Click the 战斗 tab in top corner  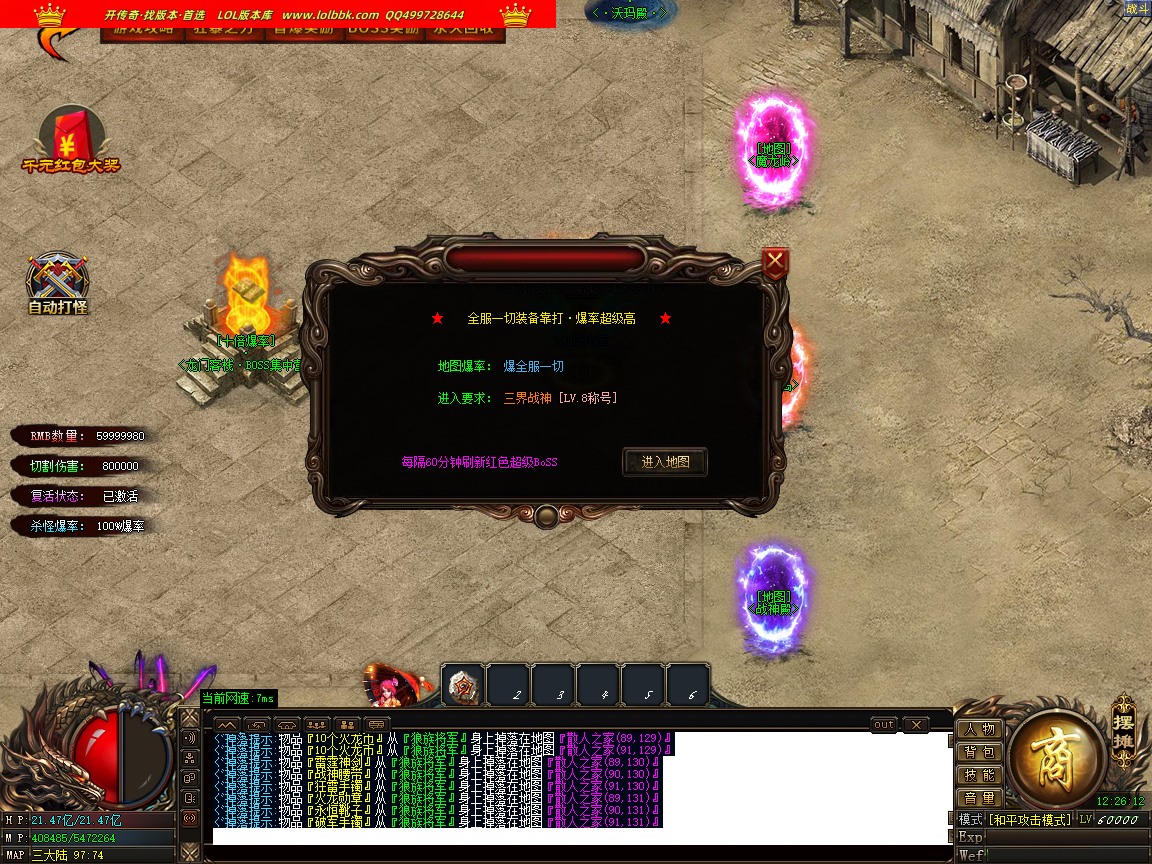(x=1137, y=8)
